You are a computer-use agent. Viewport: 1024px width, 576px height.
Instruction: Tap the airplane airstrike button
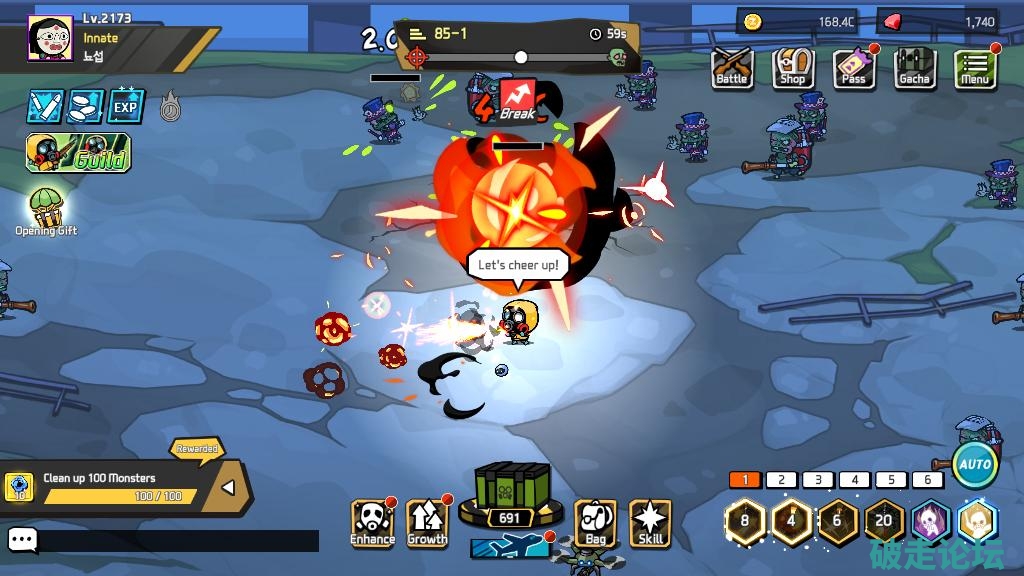tap(510, 546)
